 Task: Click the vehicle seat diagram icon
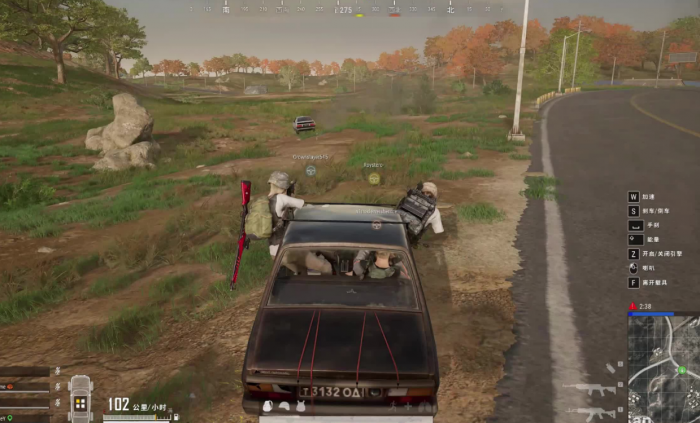coord(80,400)
